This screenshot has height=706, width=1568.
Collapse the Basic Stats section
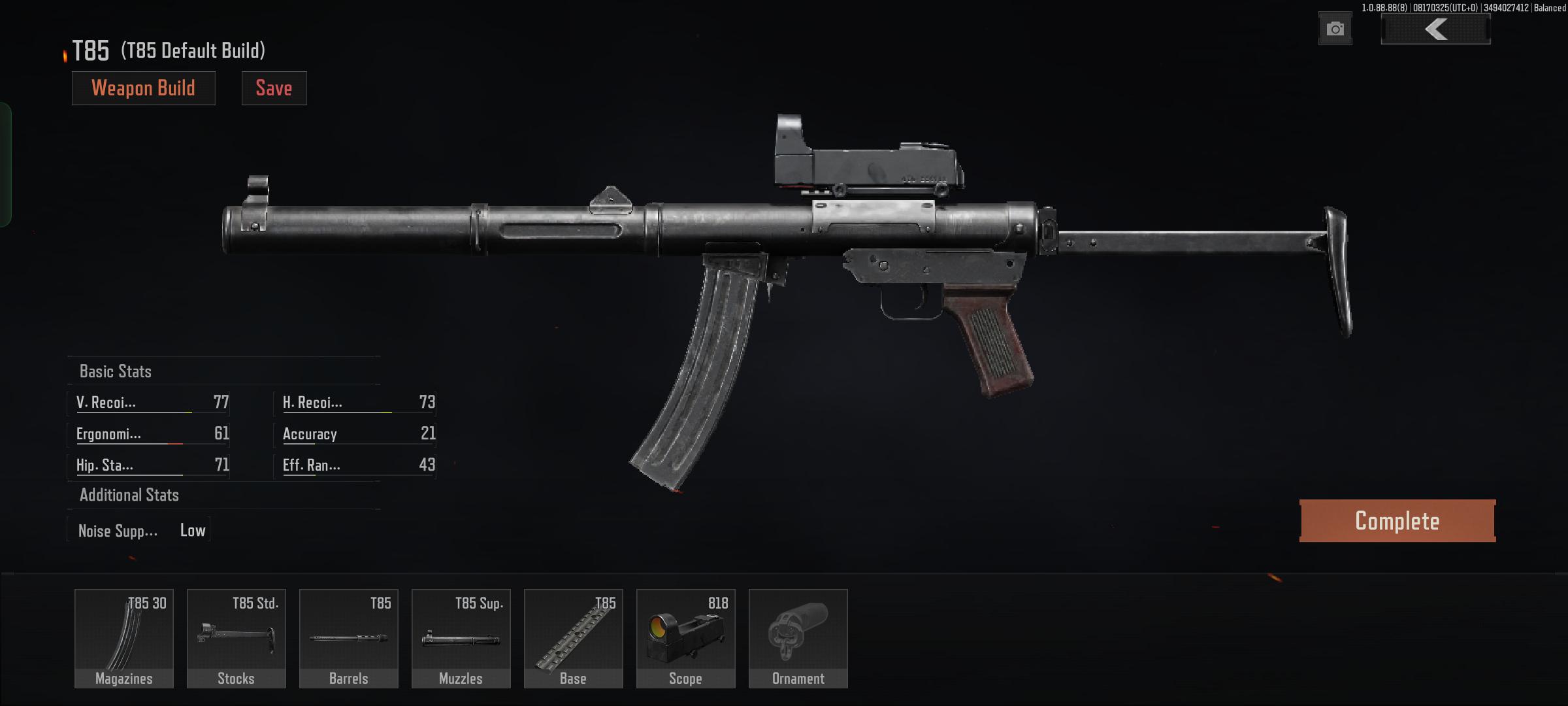pos(115,371)
